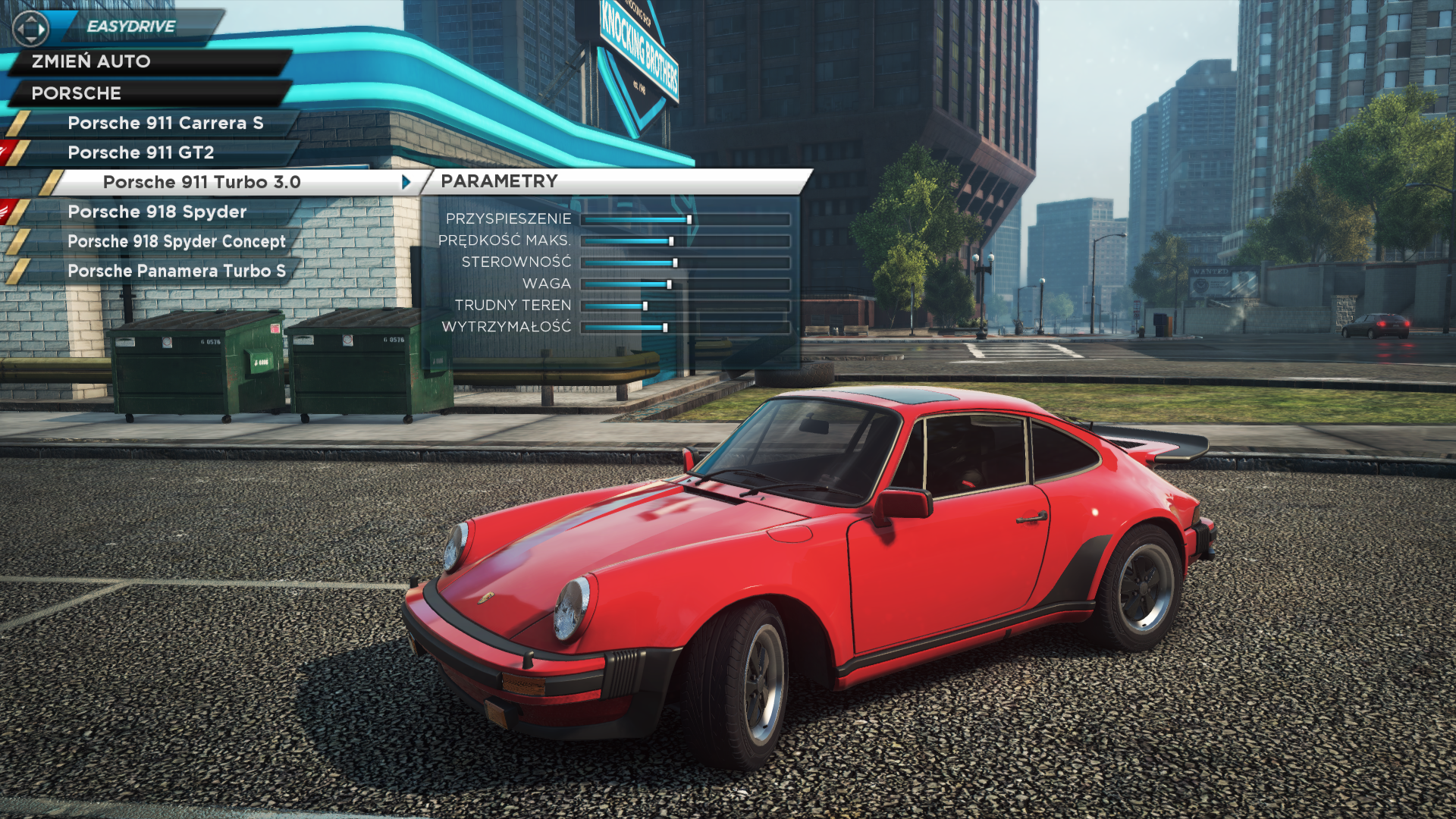The image size is (1456, 819).
Task: Select the Porsche 911 Carrera S entry
Action: click(165, 123)
